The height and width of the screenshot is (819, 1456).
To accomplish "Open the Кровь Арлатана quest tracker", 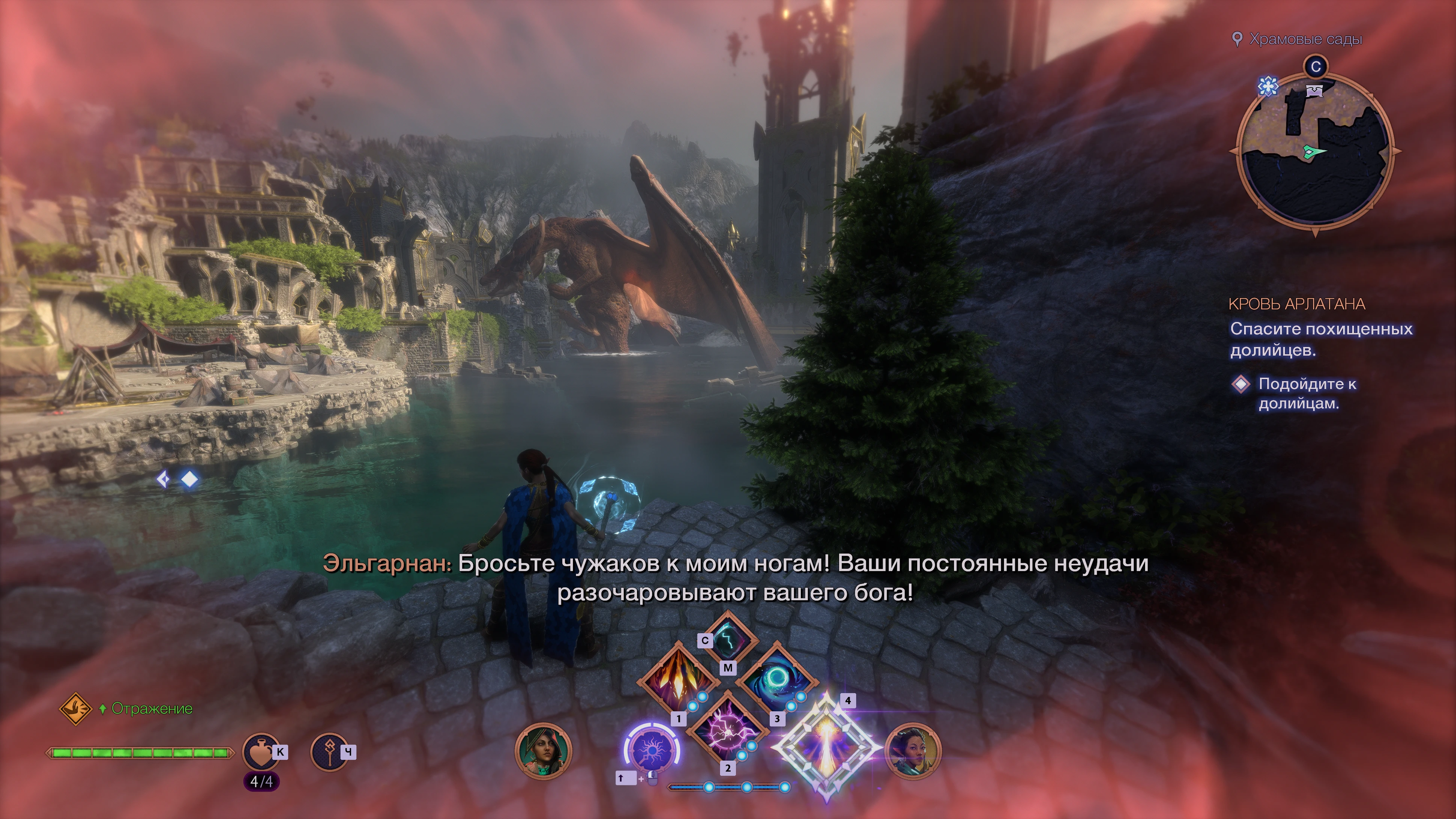I will point(1296,304).
